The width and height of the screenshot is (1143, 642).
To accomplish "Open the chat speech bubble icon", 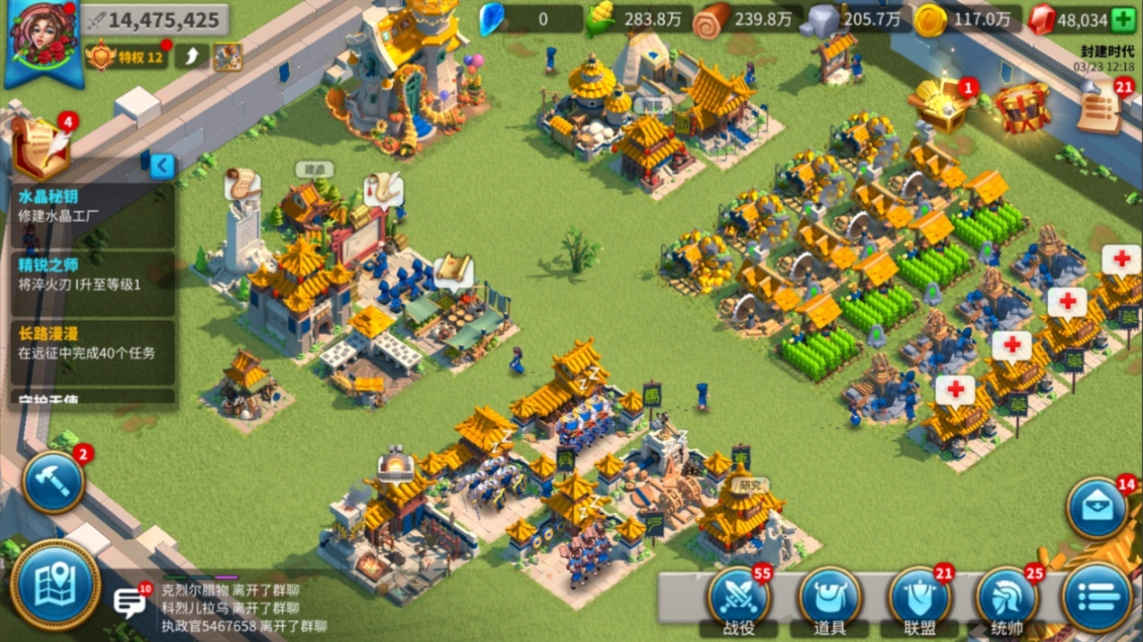I will [131, 601].
